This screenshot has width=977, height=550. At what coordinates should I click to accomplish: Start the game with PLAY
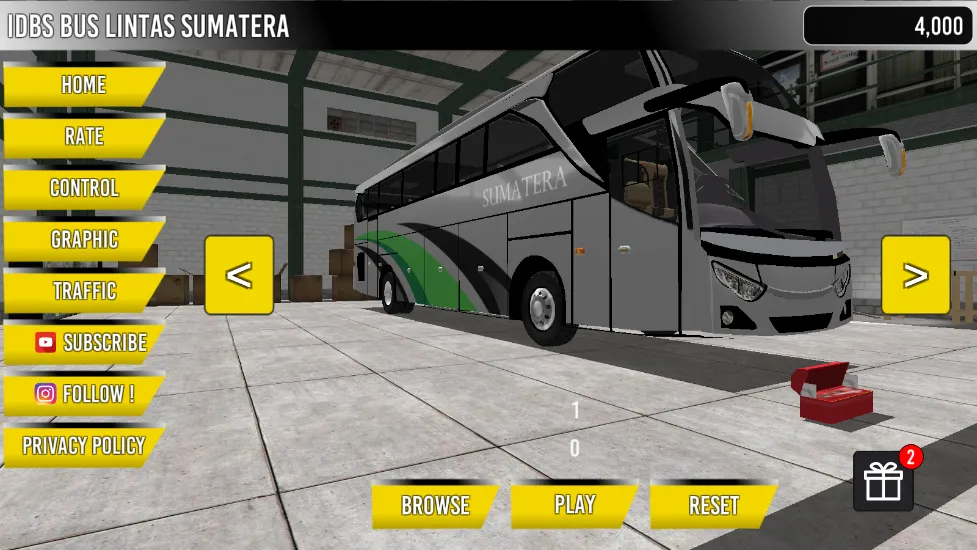[x=574, y=505]
